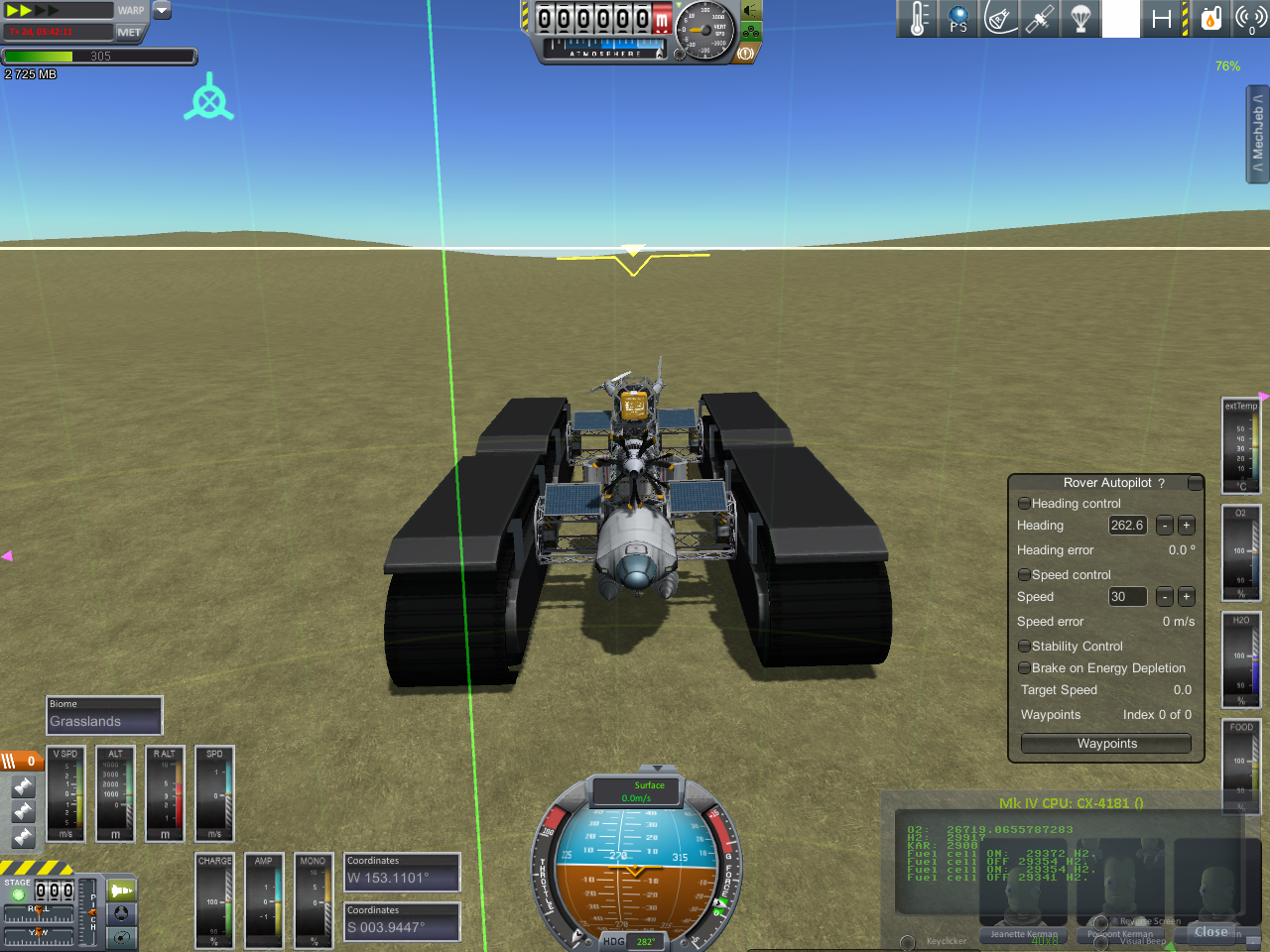Close the Rover Autopilot window
Image resolution: width=1270 pixels, height=952 pixels.
point(1196,483)
